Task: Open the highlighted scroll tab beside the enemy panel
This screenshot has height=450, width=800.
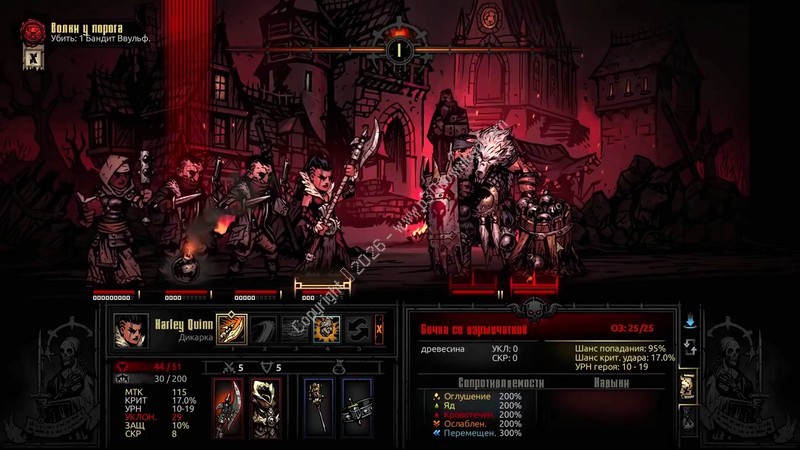Action: [x=689, y=386]
